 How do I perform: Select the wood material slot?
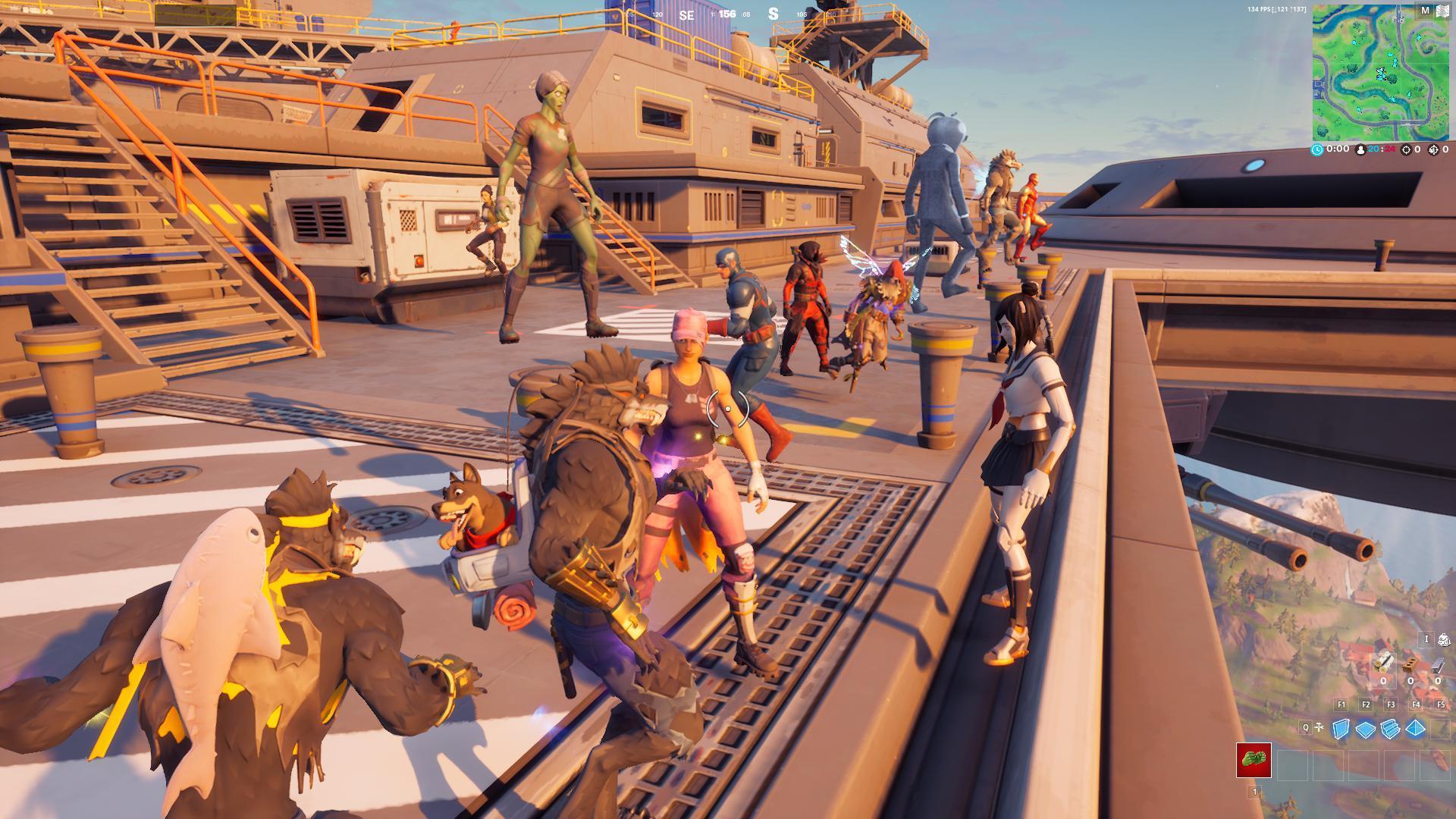click(1383, 664)
